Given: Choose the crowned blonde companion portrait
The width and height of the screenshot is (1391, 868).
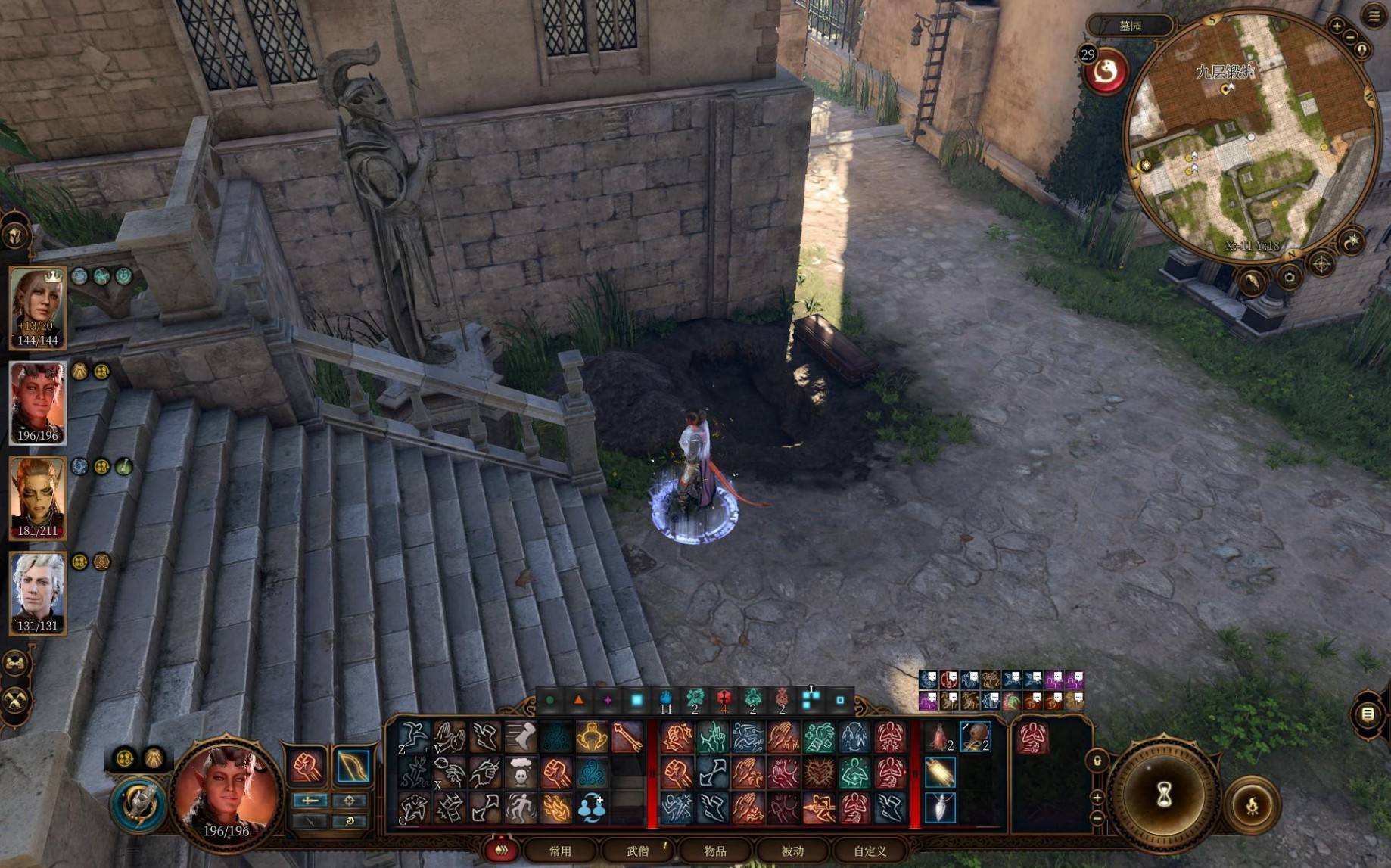Looking at the screenshot, I should pos(37,307).
